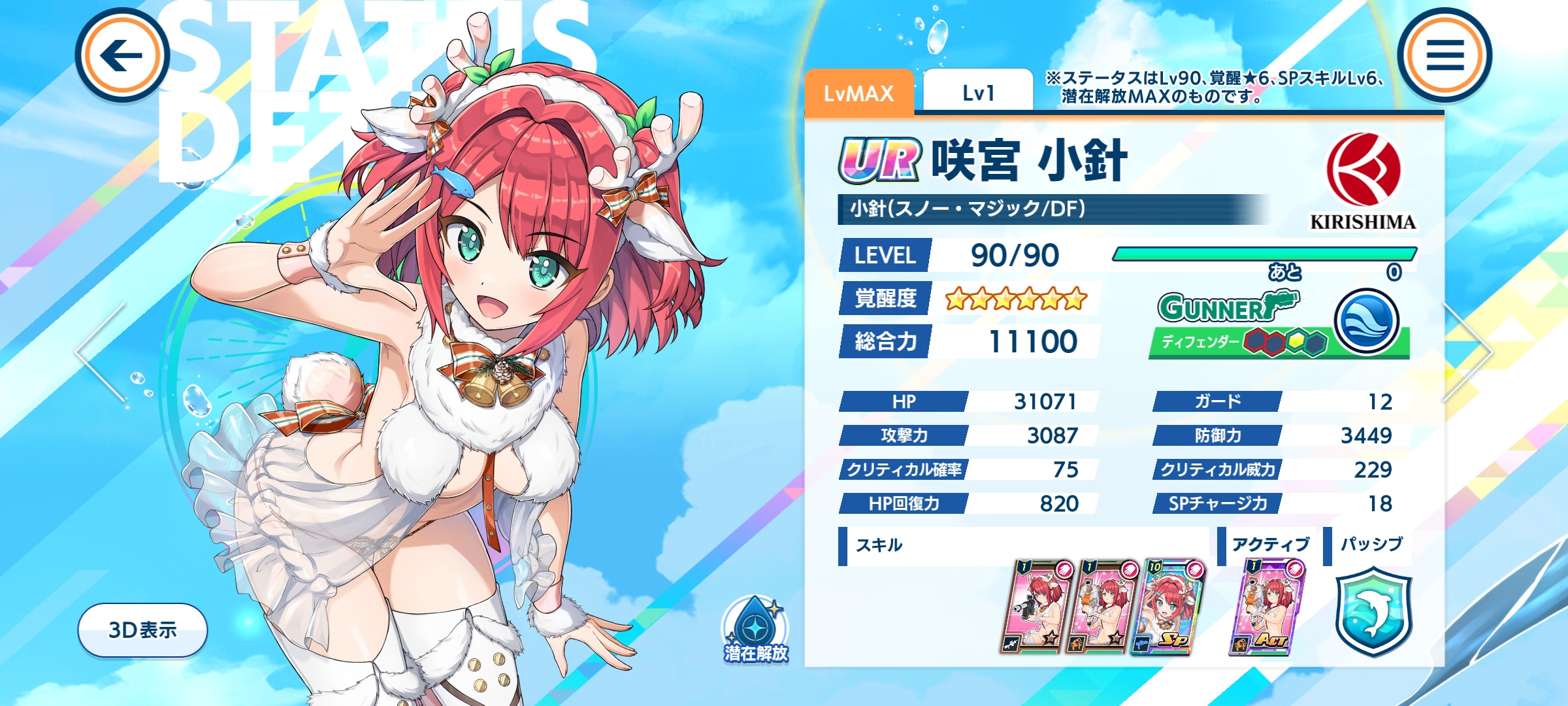Screen dimensions: 1568x706
Task: Open the hamburger menu
Action: point(1445,56)
